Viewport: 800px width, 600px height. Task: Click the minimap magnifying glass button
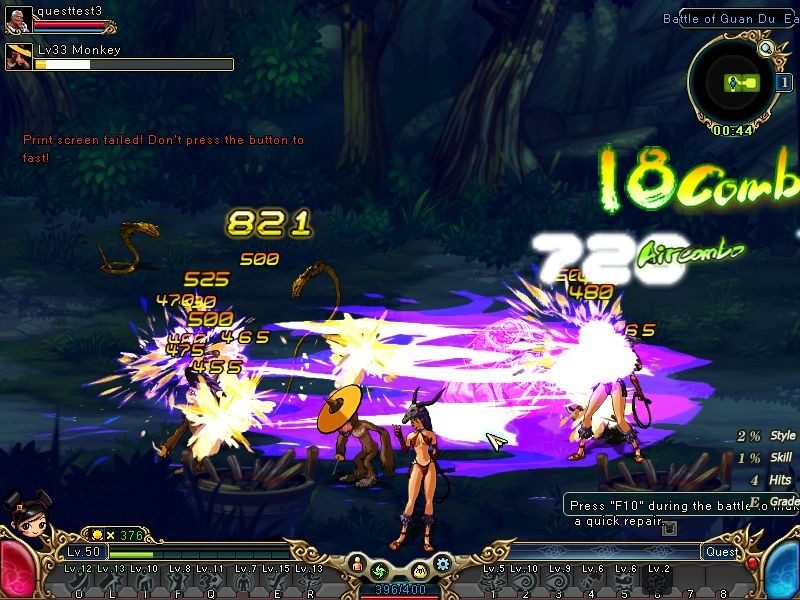point(767,47)
